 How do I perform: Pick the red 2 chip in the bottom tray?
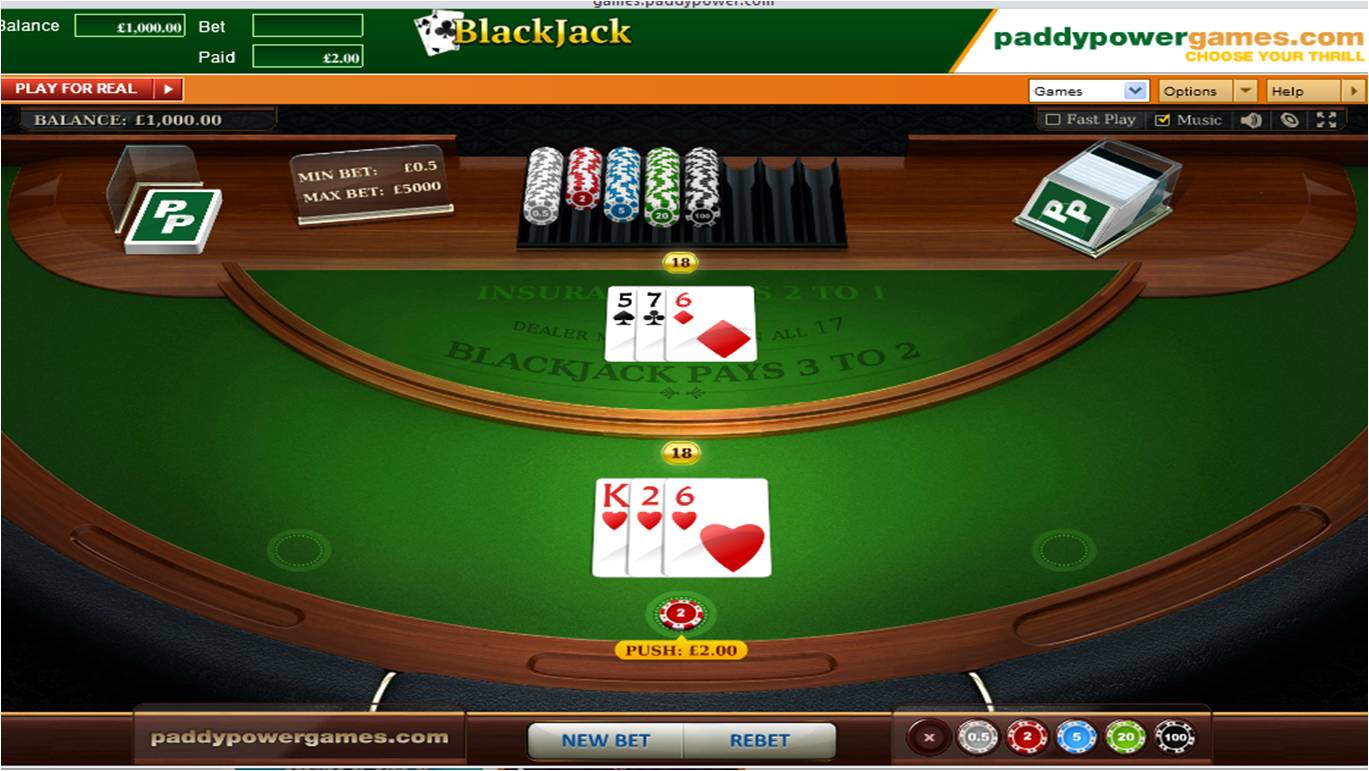pyautogui.click(x=1026, y=738)
